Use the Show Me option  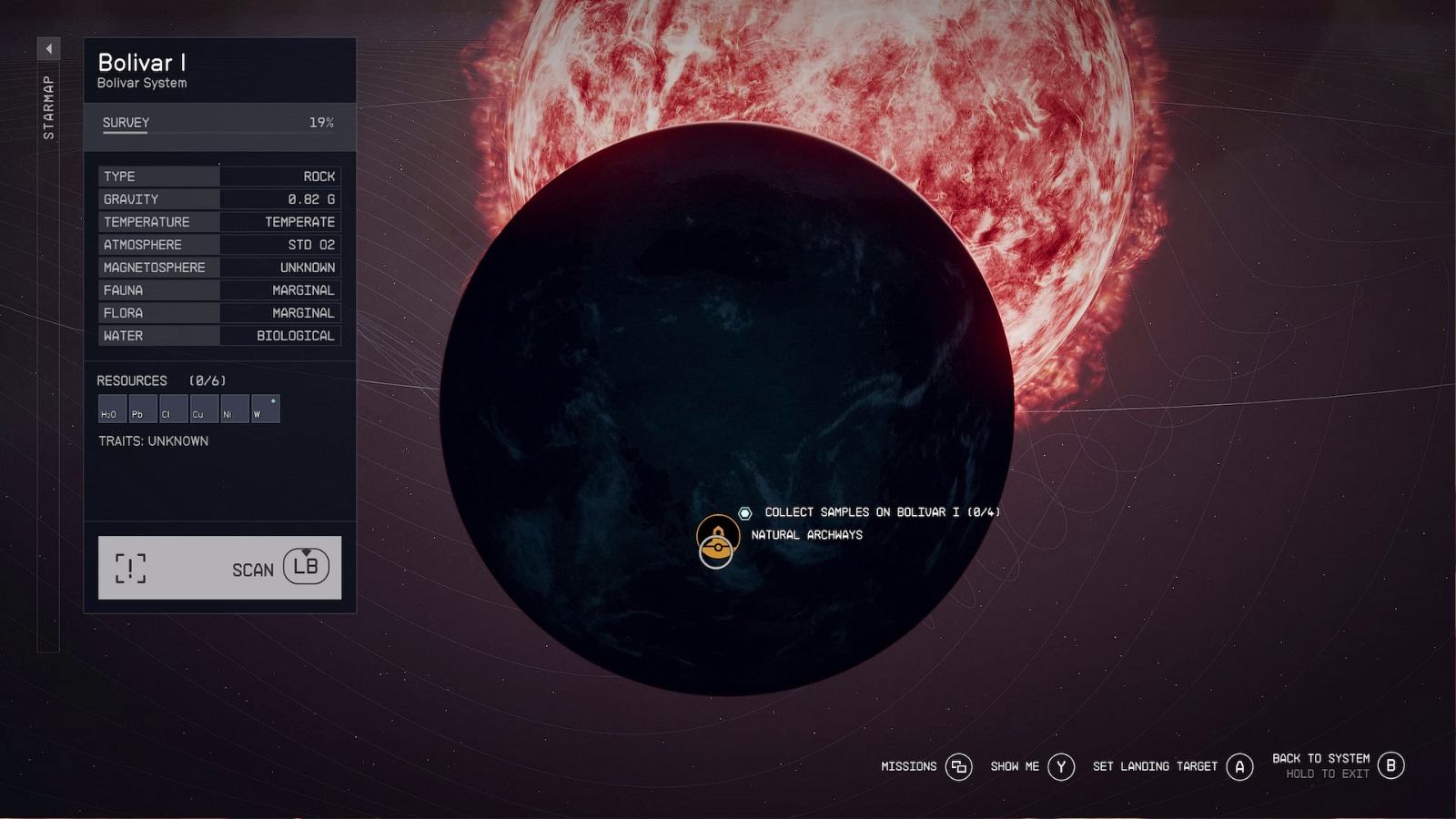[x=1061, y=767]
